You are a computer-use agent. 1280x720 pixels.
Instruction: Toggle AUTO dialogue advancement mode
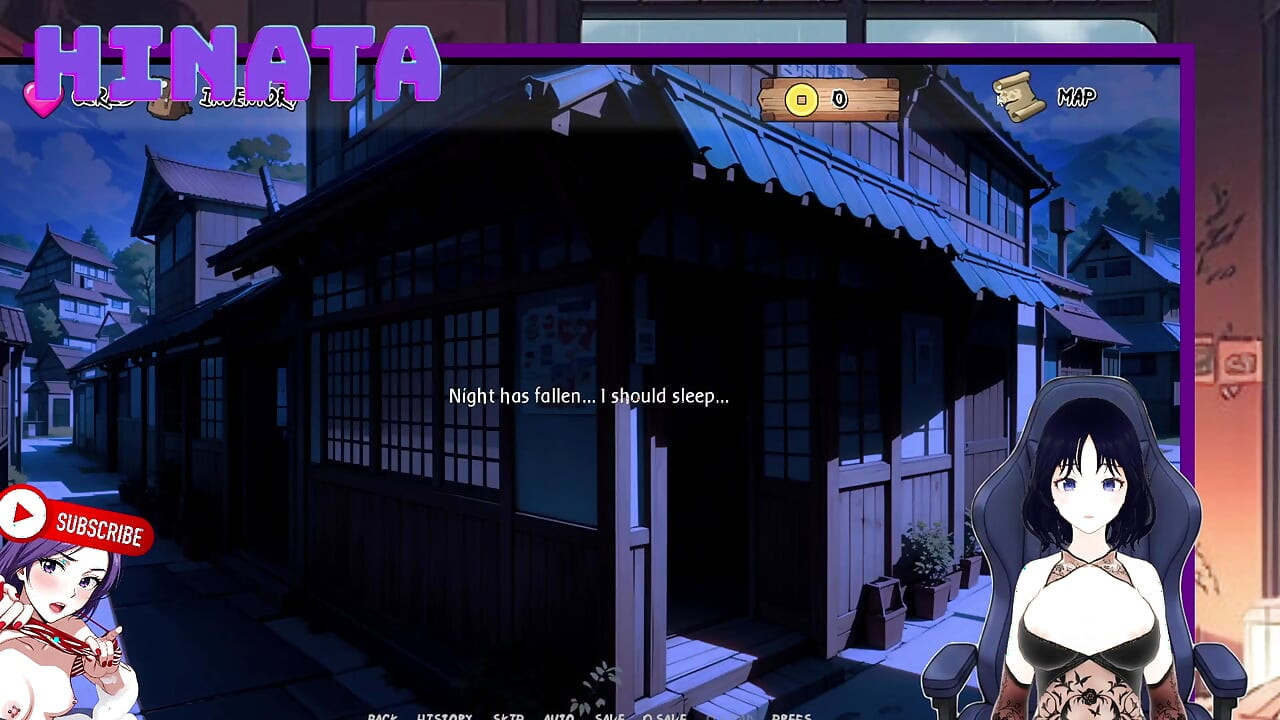pyautogui.click(x=557, y=716)
